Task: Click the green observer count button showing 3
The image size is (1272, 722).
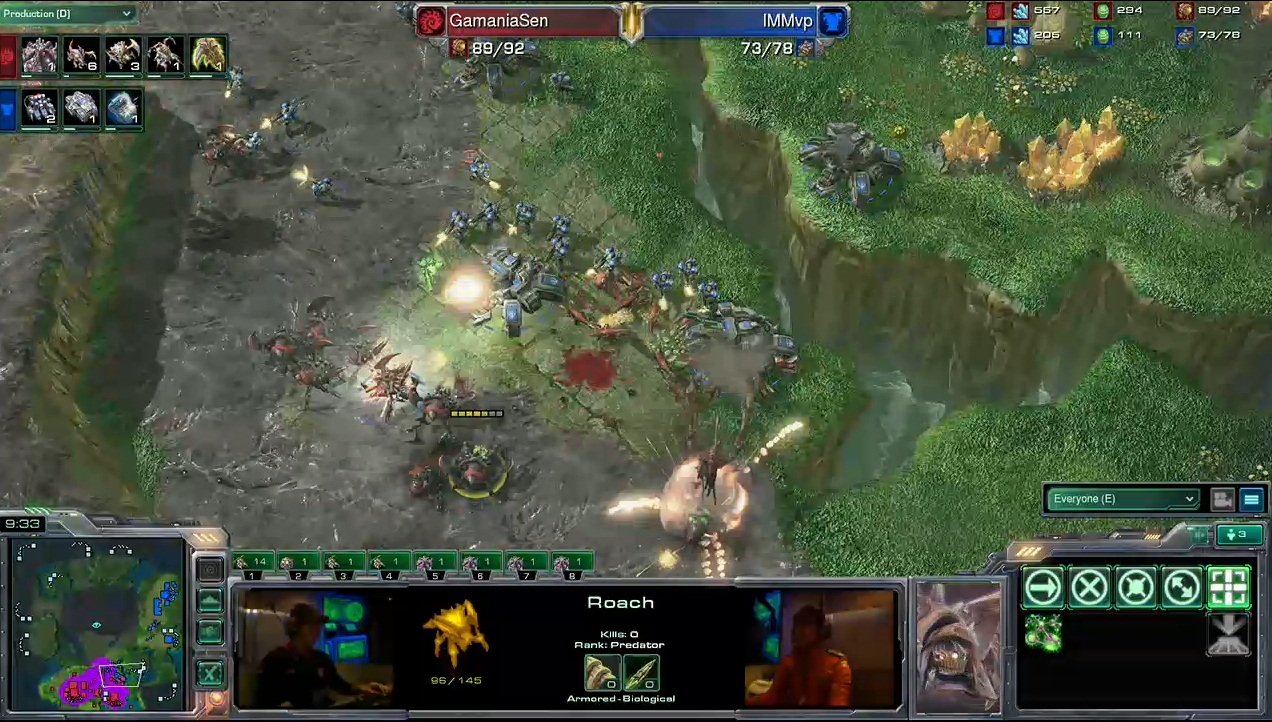Action: (x=1238, y=534)
